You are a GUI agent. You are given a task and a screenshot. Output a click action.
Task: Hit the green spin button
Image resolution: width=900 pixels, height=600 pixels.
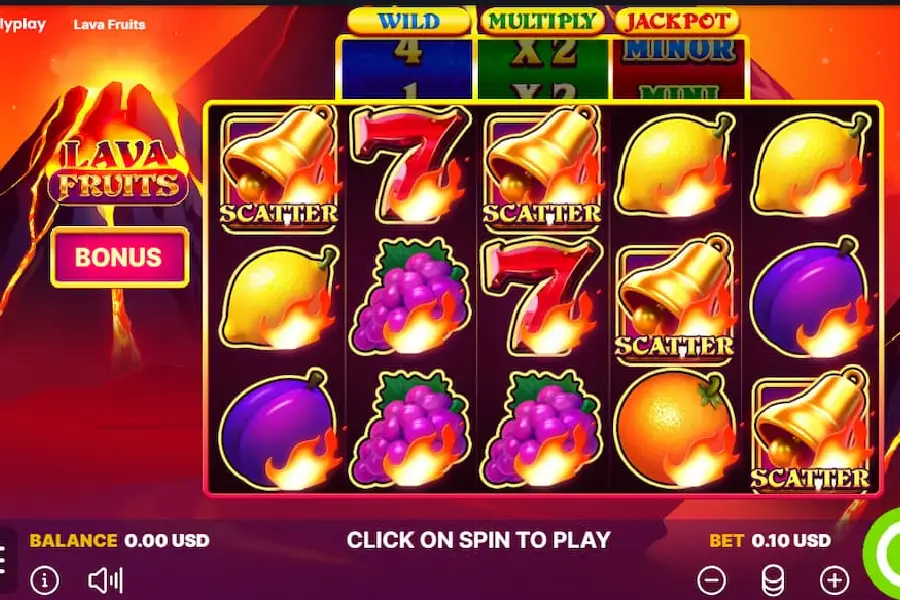coord(886,555)
